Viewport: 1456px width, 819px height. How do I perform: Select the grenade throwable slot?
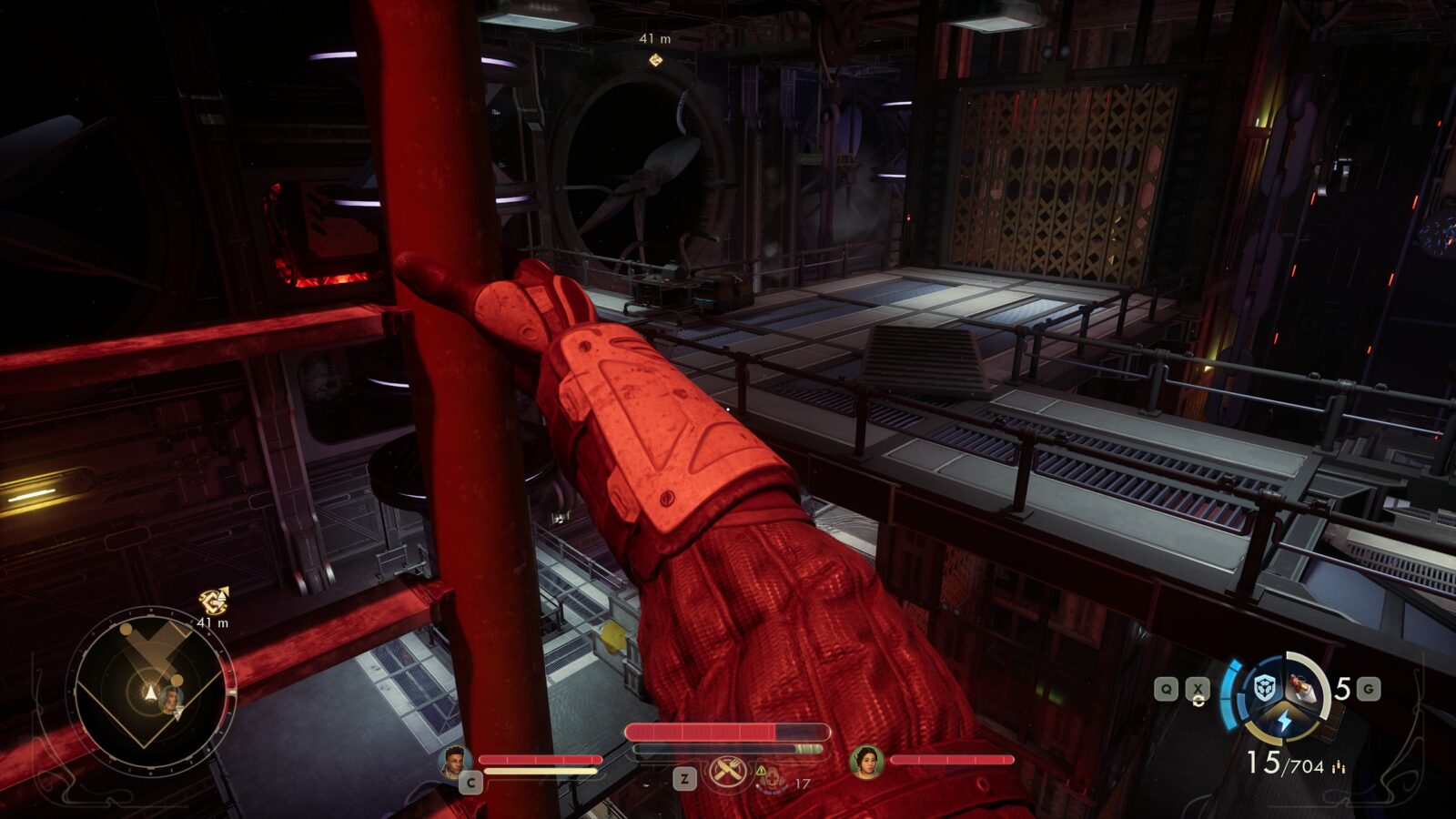tap(1301, 689)
